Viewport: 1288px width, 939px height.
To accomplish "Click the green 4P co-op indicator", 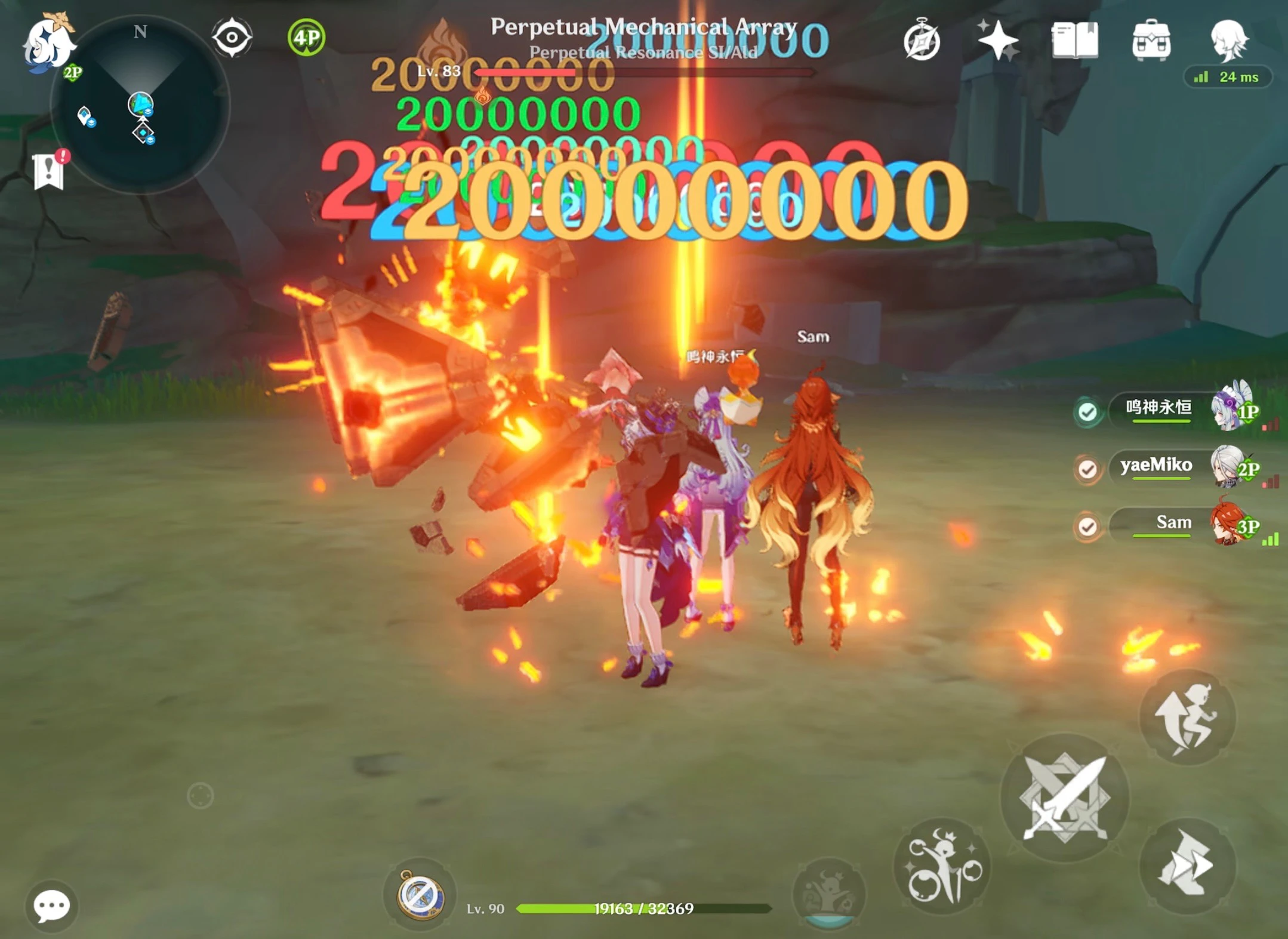I will click(306, 38).
